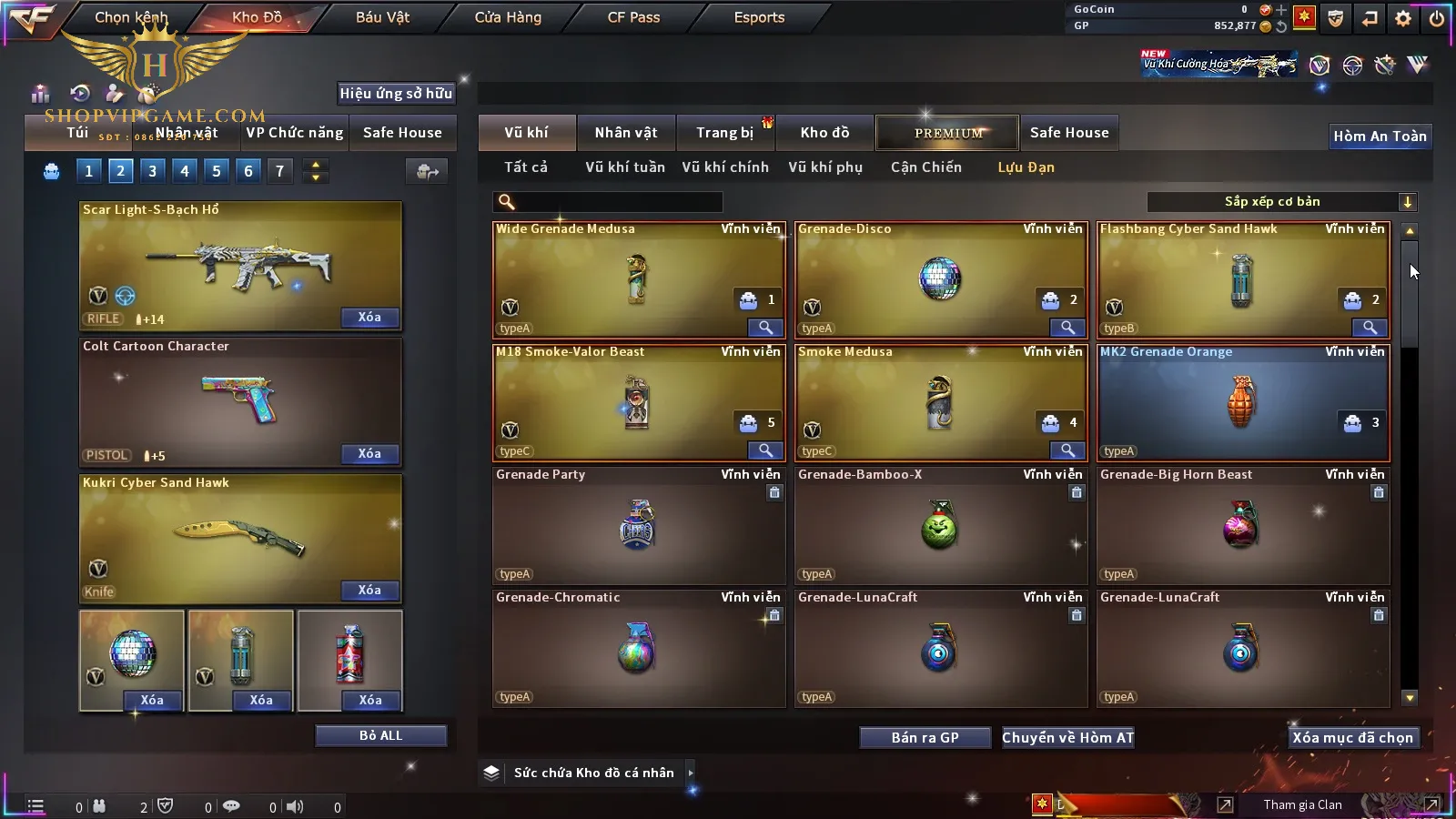This screenshot has width=1456, height=819.
Task: Select bag slot number 3
Action: (x=152, y=171)
